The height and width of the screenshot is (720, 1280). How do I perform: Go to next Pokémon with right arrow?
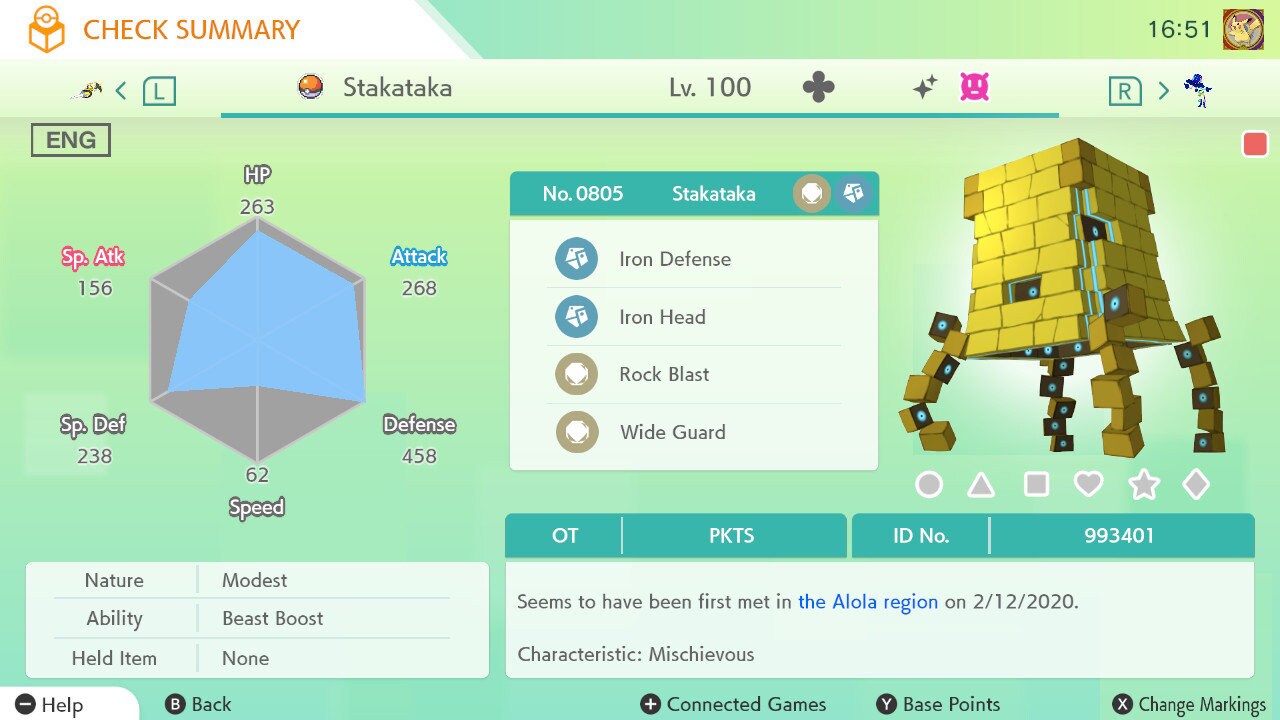point(1163,91)
